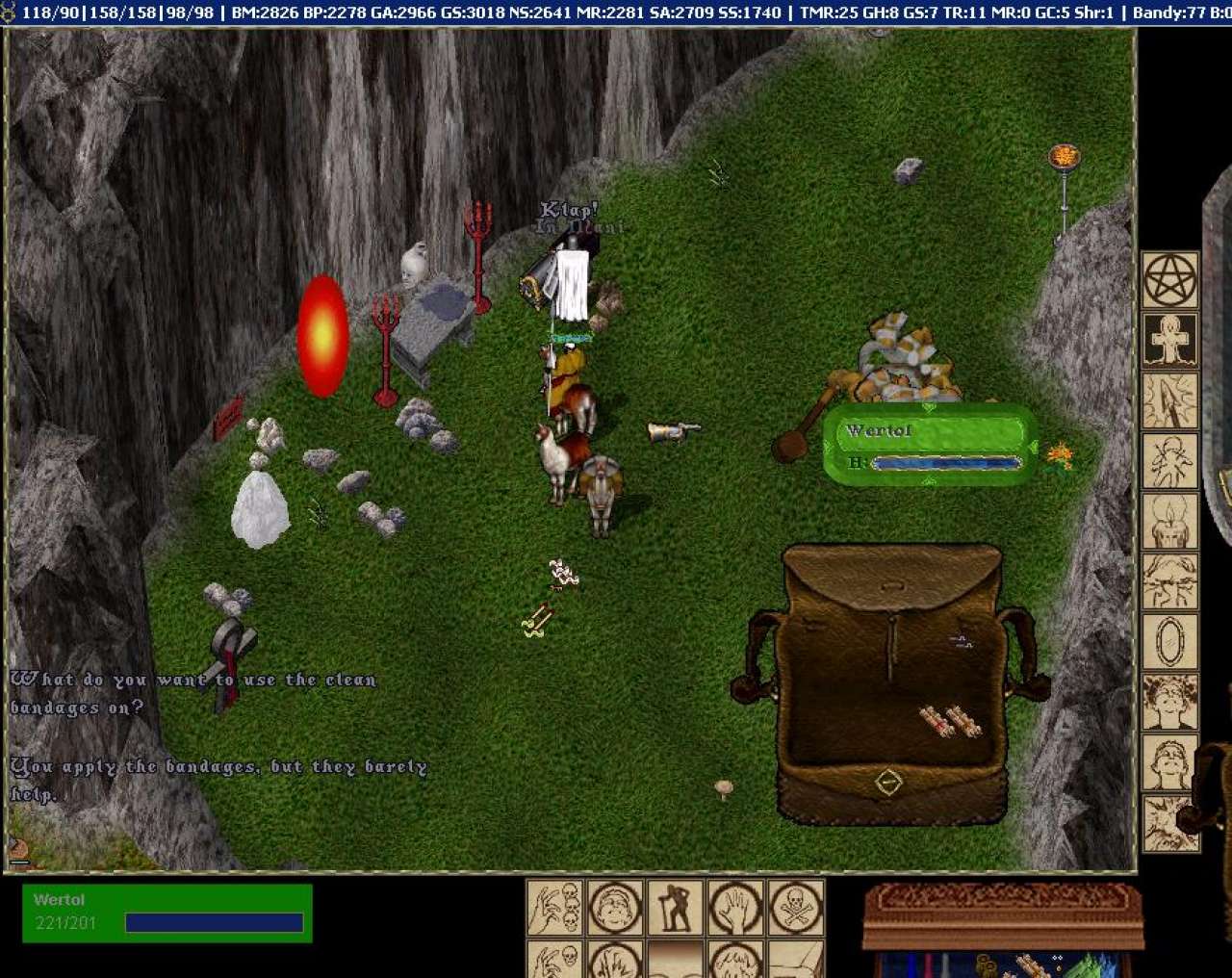The height and width of the screenshot is (978, 1232).
Task: Use the oval mirror spell icon
Action: [1170, 641]
